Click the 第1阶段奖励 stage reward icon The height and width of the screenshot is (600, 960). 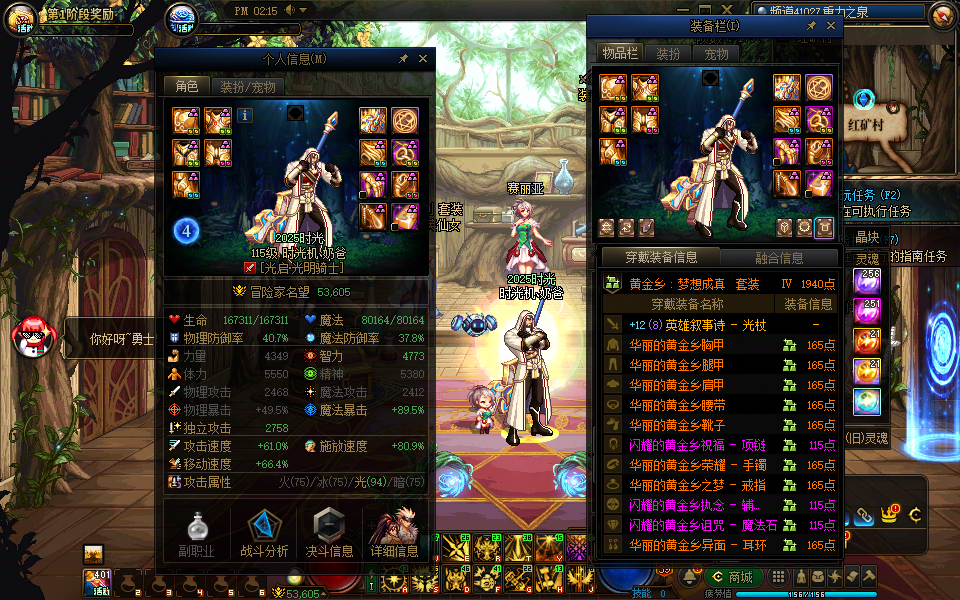22,18
